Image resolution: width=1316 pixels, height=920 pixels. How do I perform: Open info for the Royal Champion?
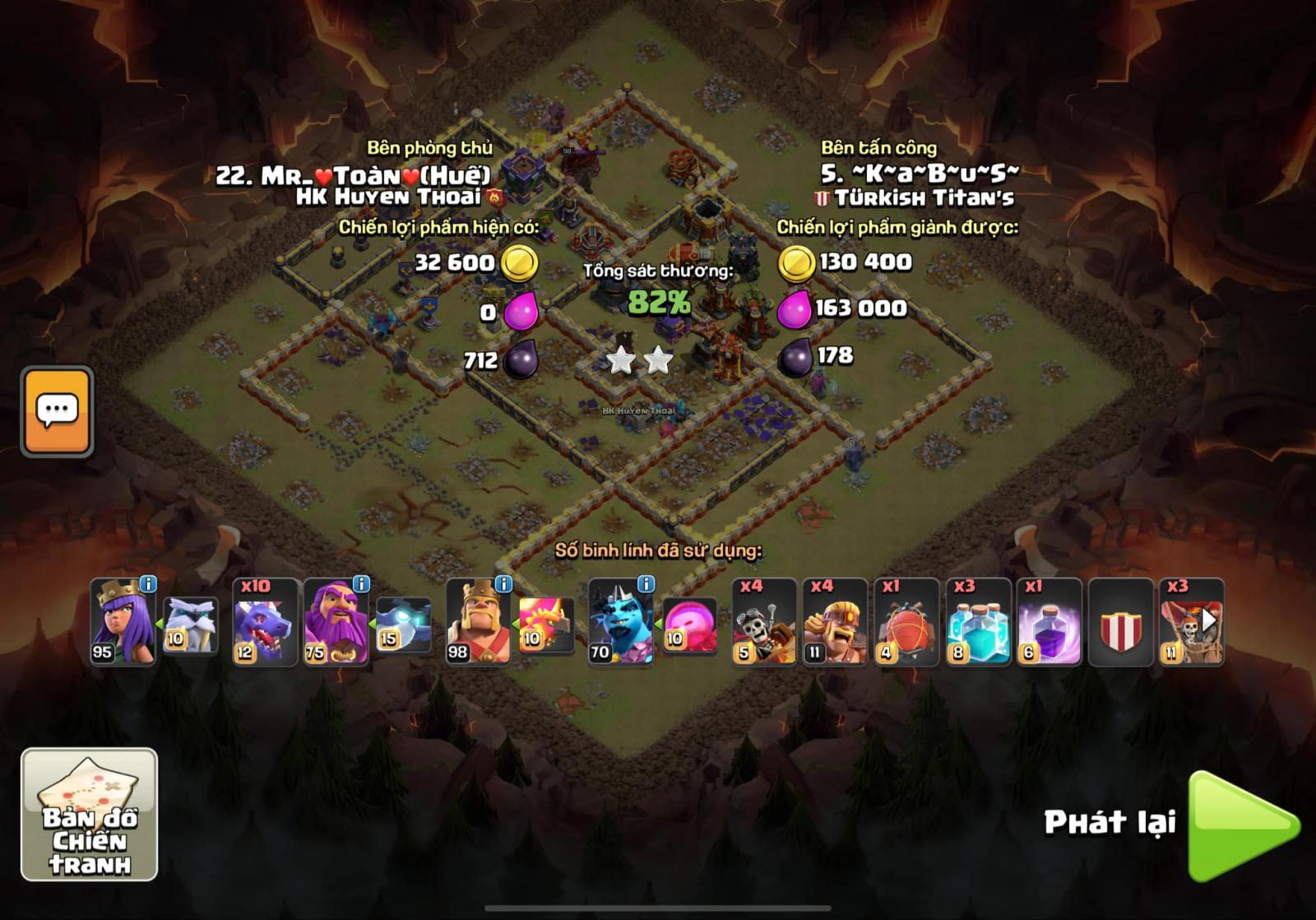[646, 583]
